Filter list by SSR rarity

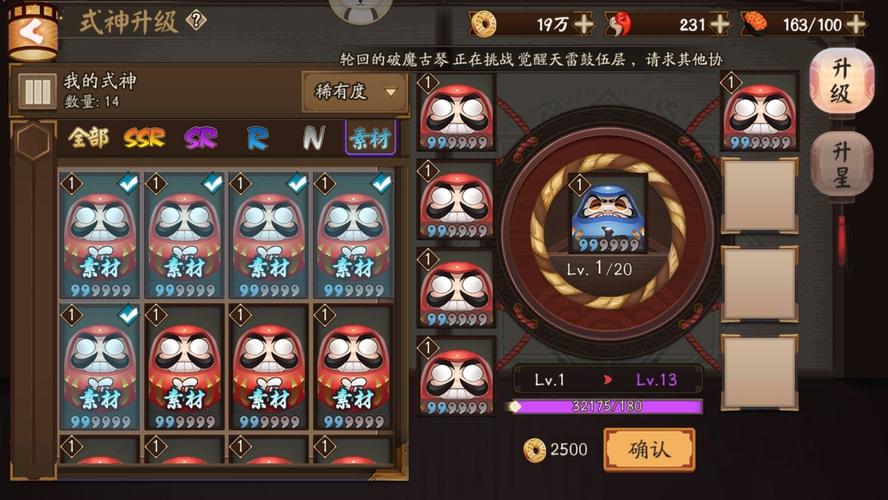[x=144, y=138]
